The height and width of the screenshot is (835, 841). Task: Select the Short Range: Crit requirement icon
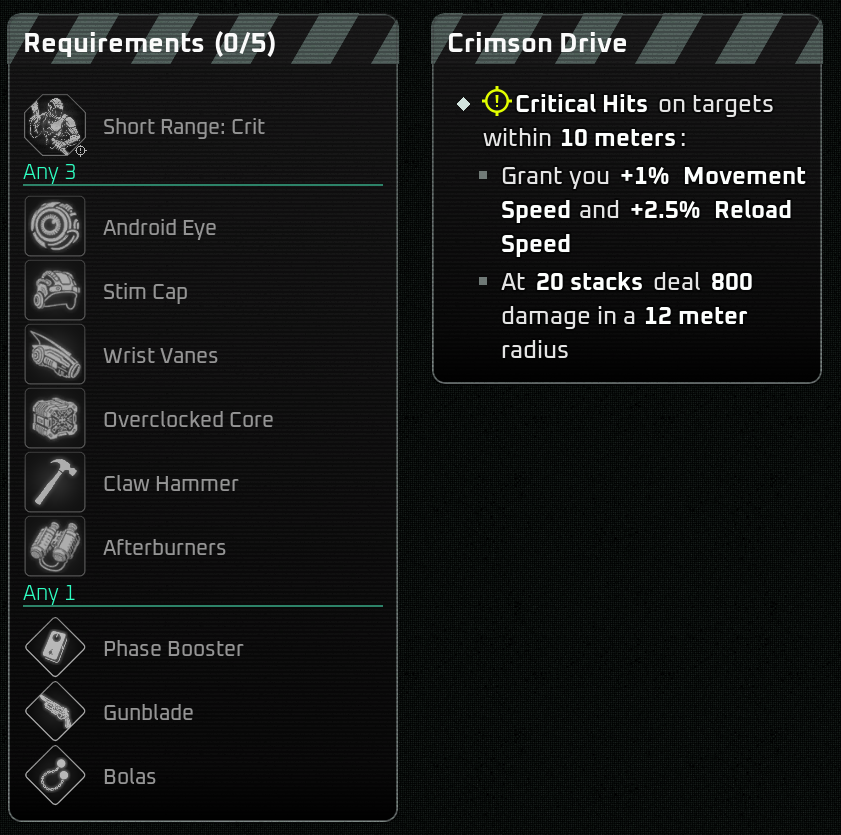coord(54,126)
